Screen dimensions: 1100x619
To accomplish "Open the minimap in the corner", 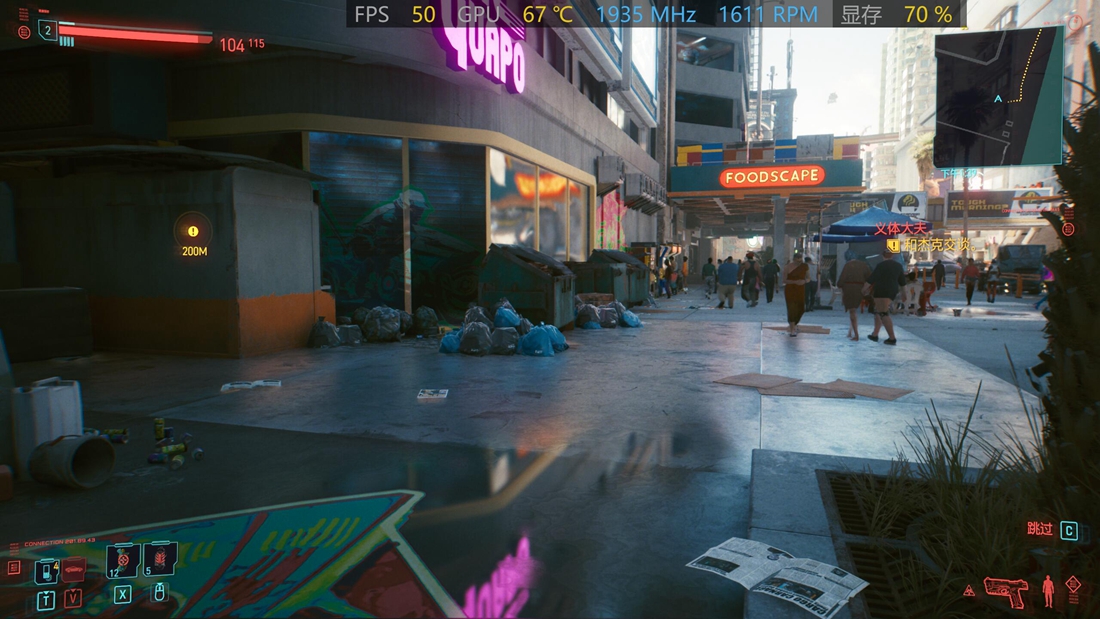I will click(998, 96).
